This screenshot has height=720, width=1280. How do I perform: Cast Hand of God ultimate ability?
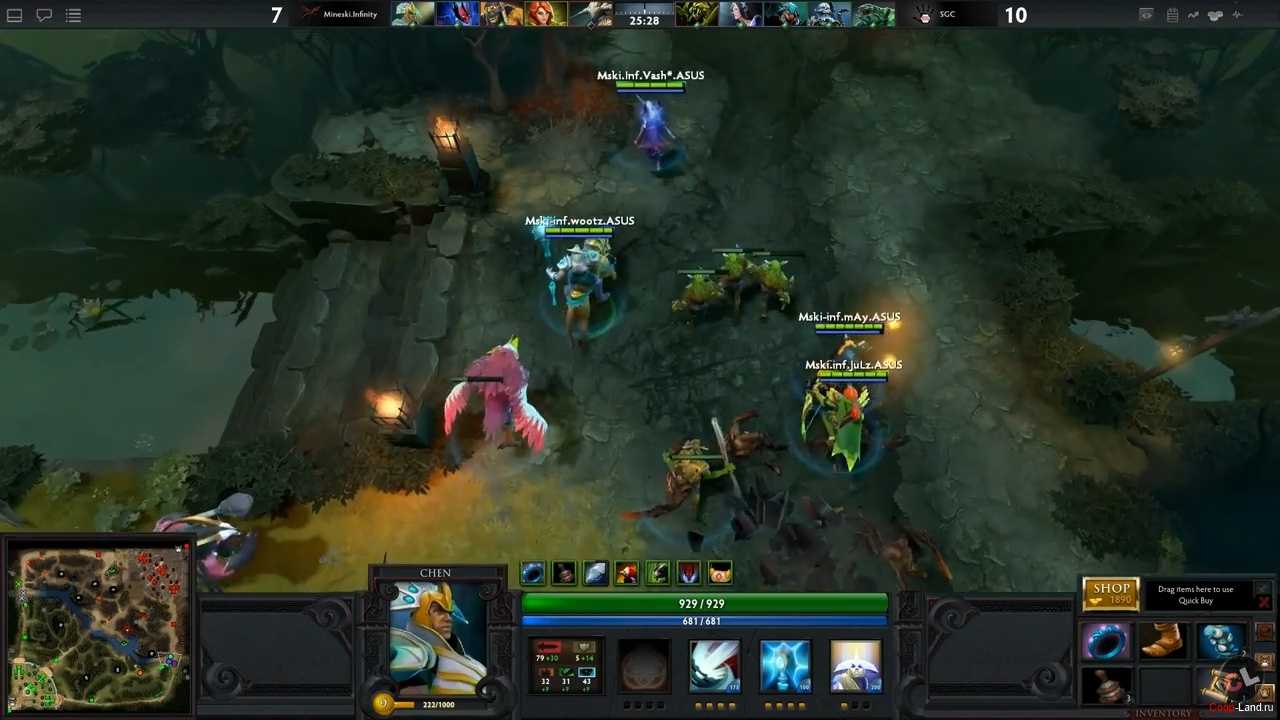coord(855,666)
